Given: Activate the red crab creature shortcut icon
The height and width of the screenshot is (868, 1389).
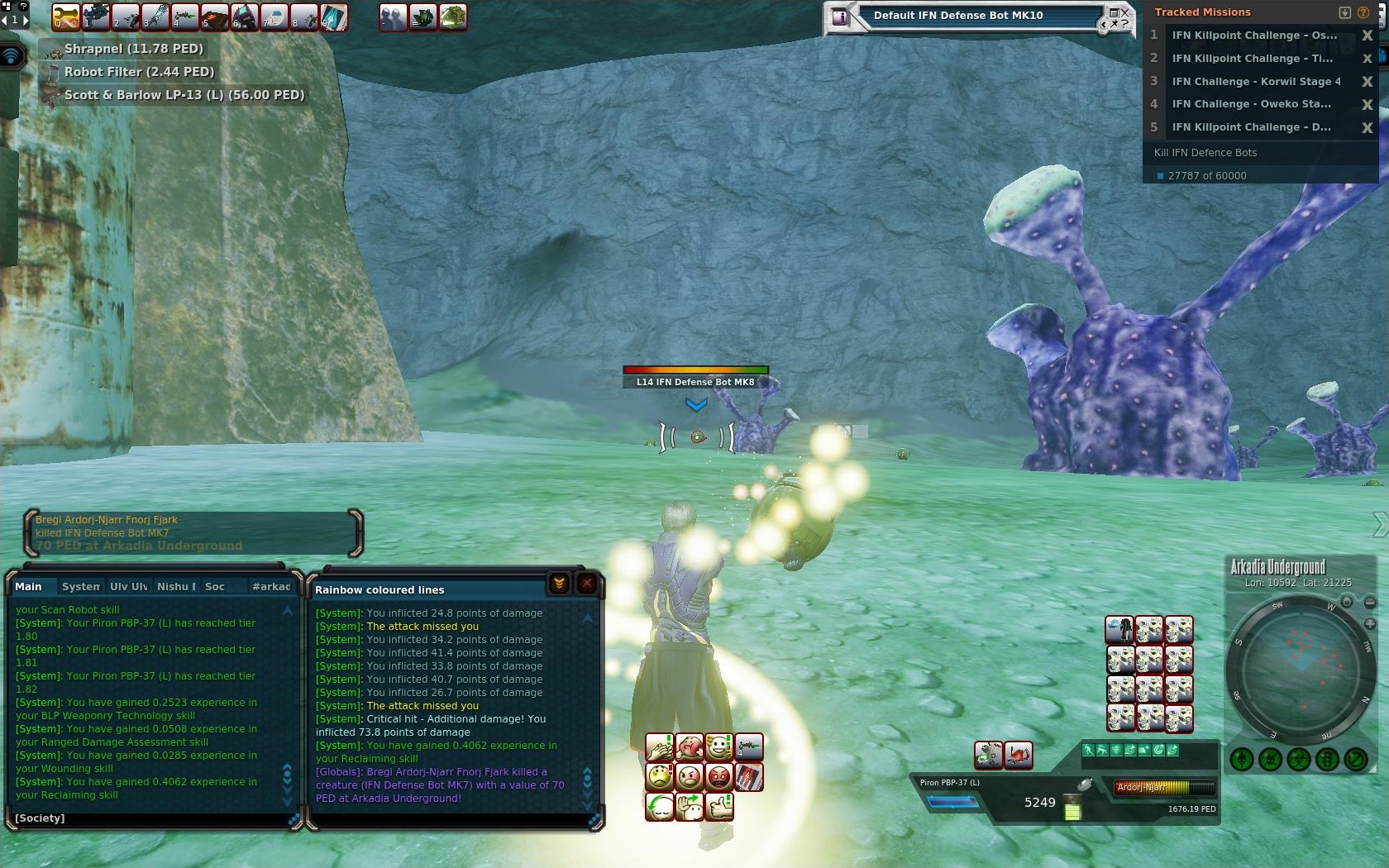Looking at the screenshot, I should [x=1018, y=754].
